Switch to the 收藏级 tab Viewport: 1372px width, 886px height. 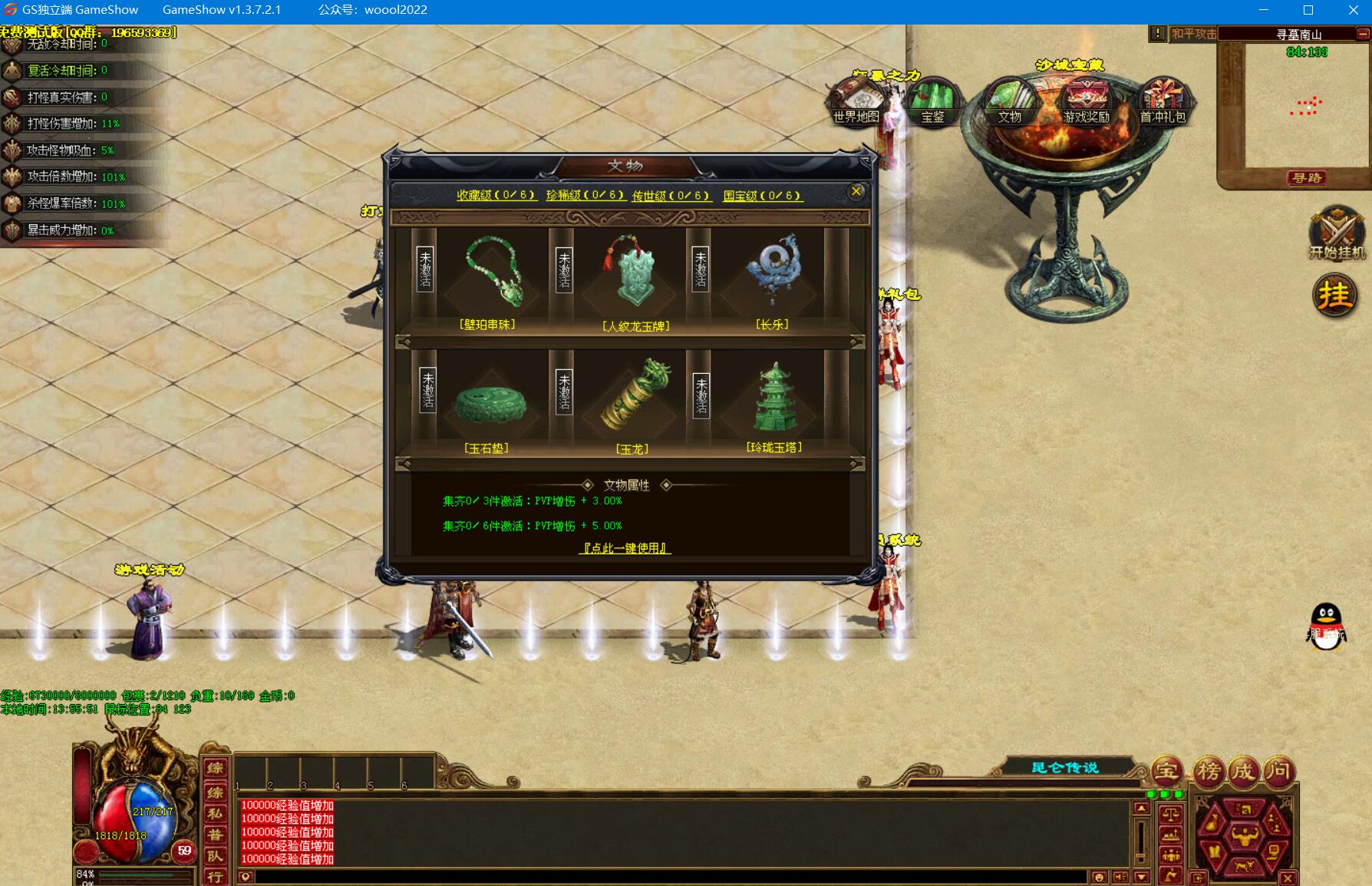[496, 196]
